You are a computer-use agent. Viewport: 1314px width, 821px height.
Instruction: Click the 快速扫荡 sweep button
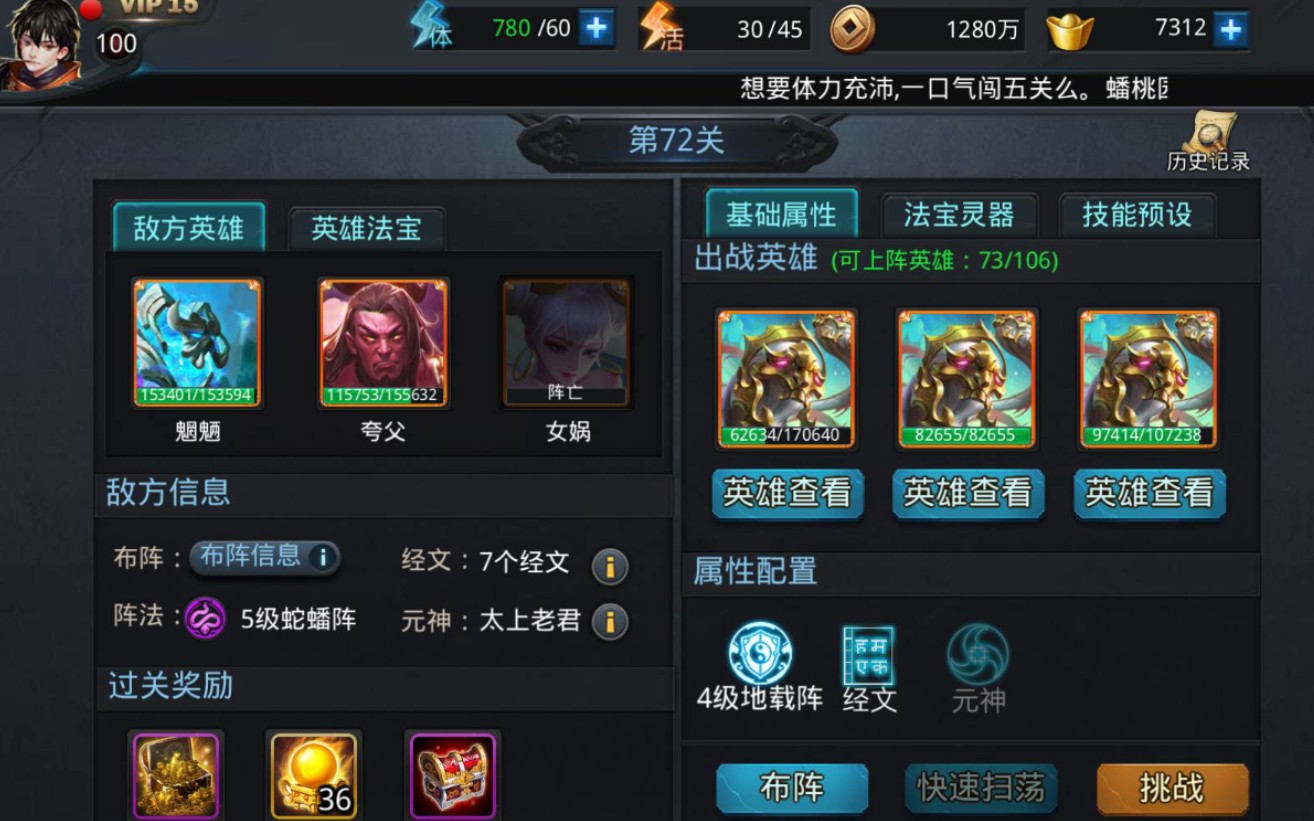[x=981, y=787]
